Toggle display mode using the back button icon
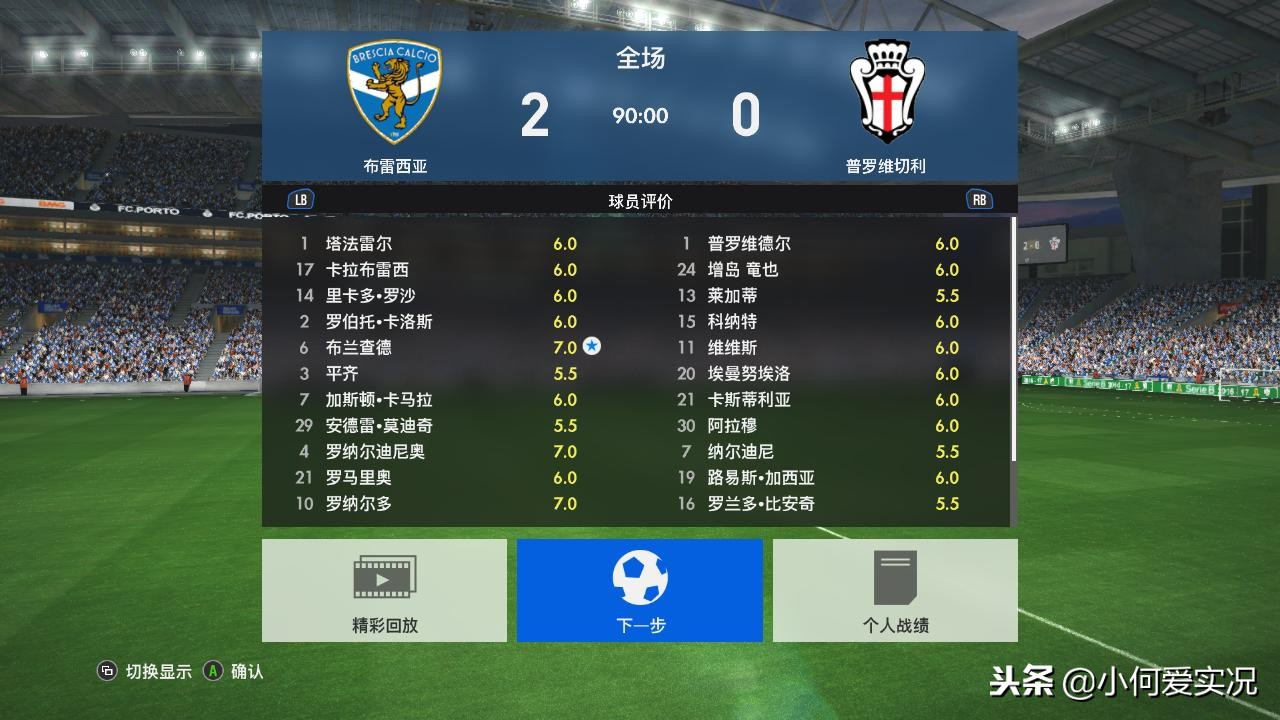The width and height of the screenshot is (1280, 720). click(x=106, y=673)
